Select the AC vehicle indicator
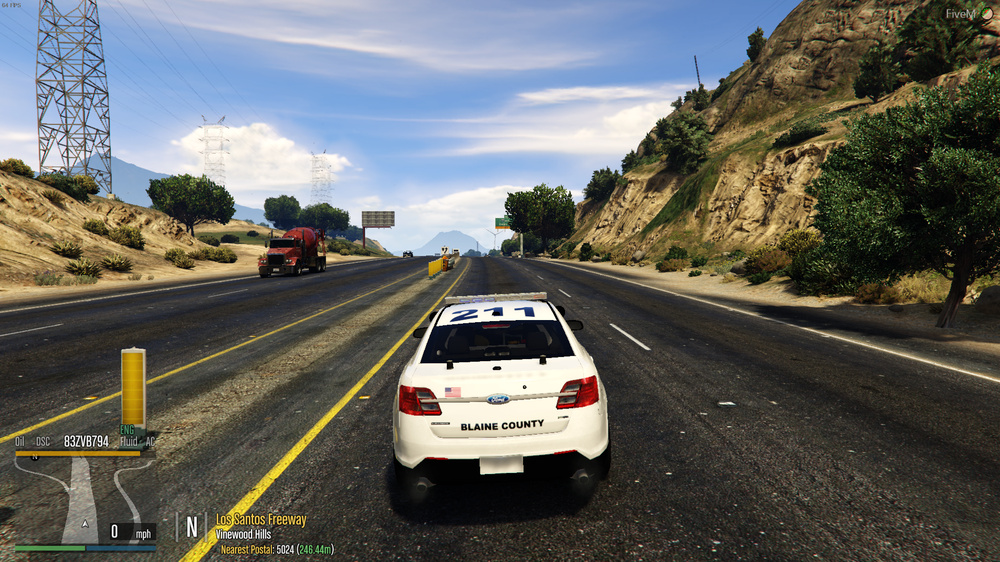The image size is (1000, 562). [x=150, y=441]
